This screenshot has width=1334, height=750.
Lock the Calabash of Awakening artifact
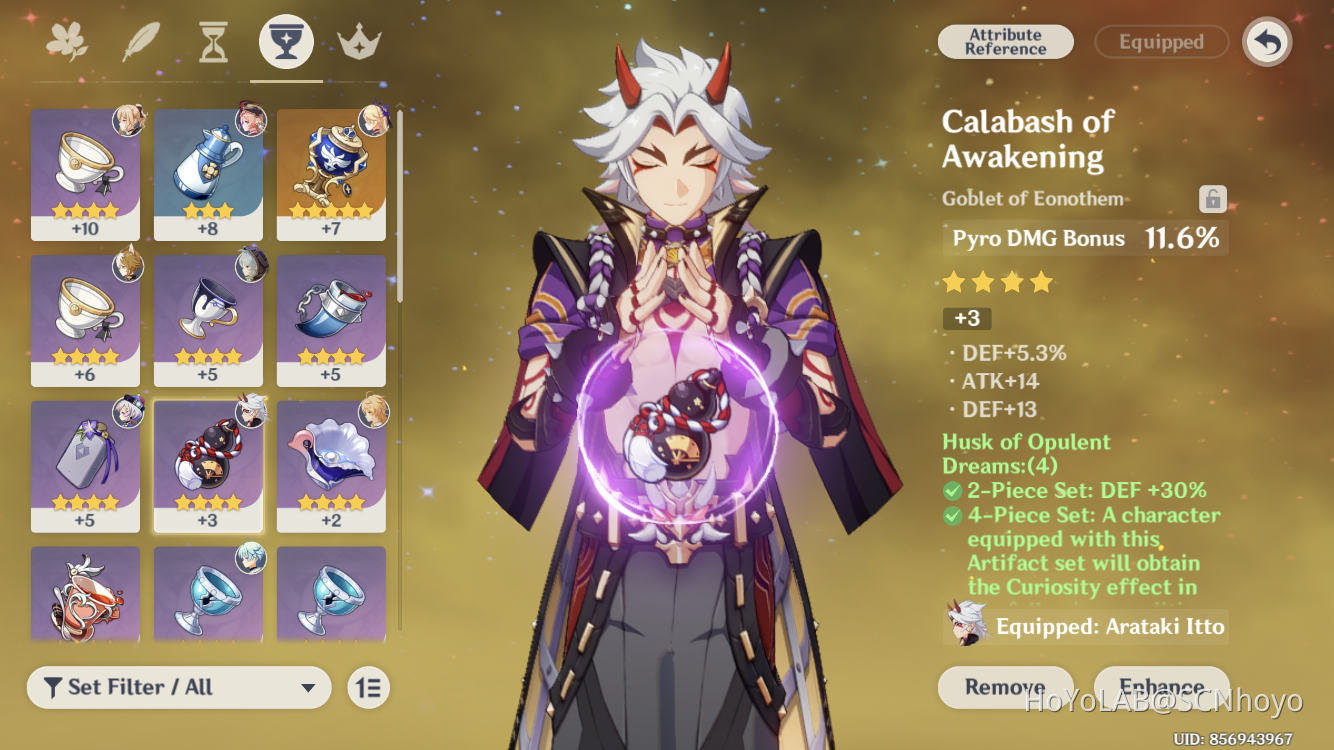[1212, 199]
